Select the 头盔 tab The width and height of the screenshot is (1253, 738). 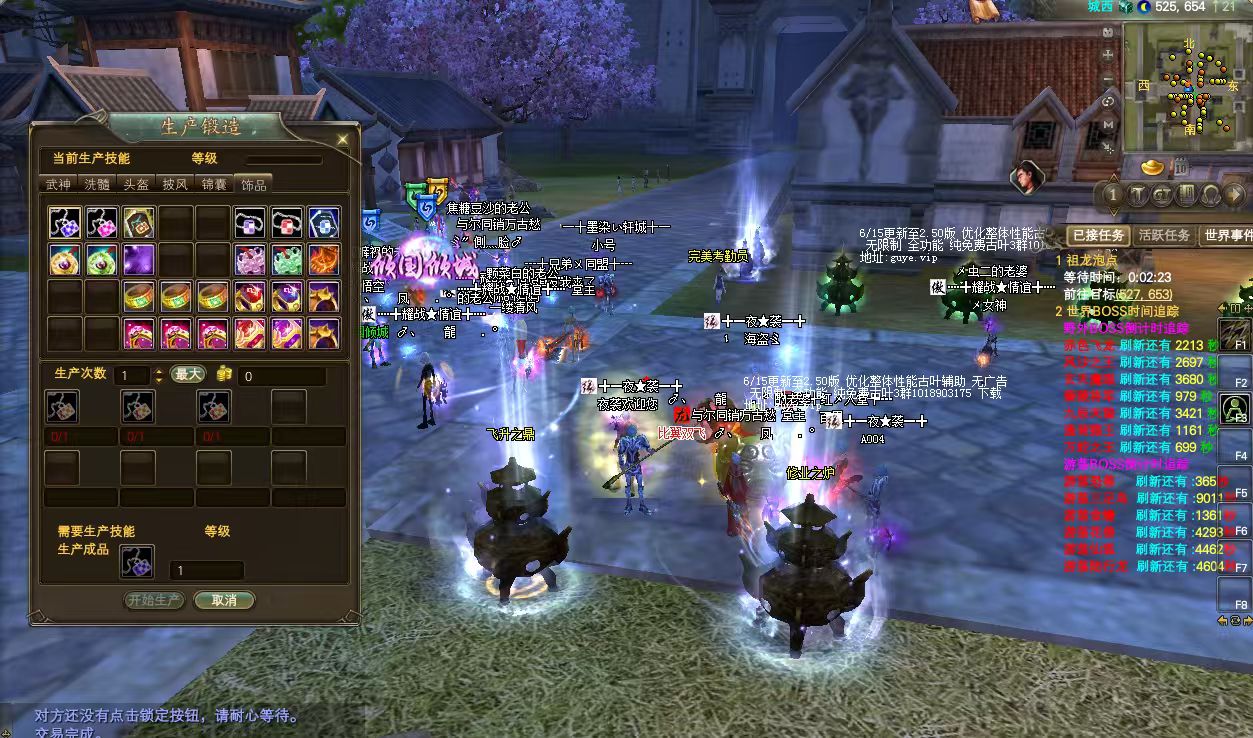136,184
